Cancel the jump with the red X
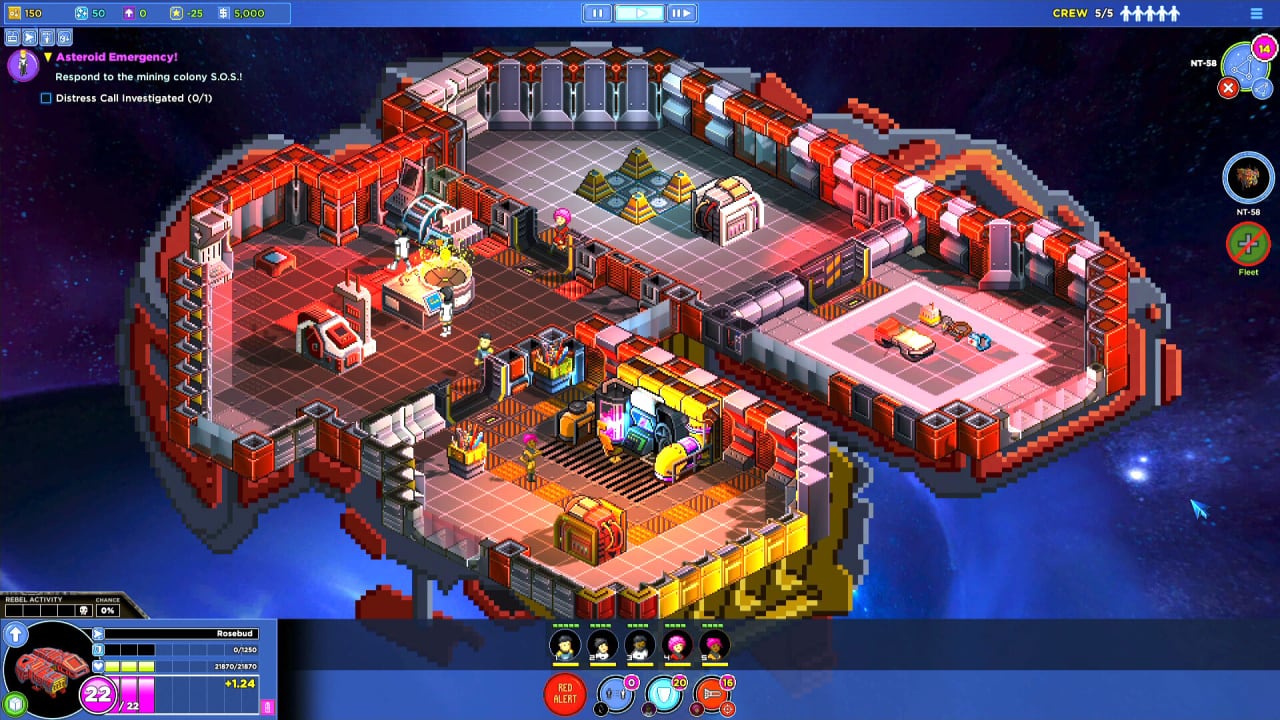The image size is (1280, 720). 1228,88
